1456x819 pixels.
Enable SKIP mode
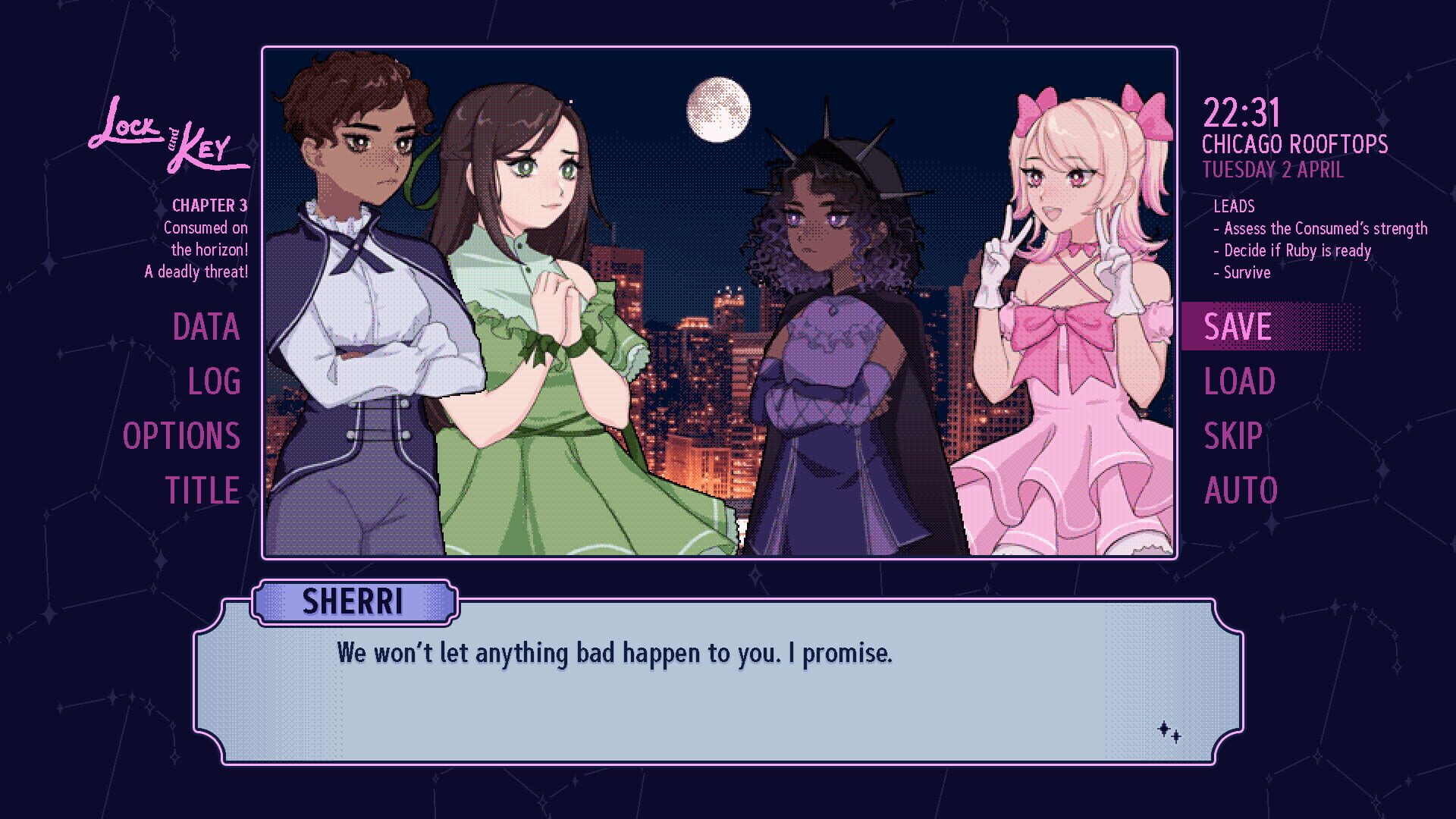click(1234, 435)
